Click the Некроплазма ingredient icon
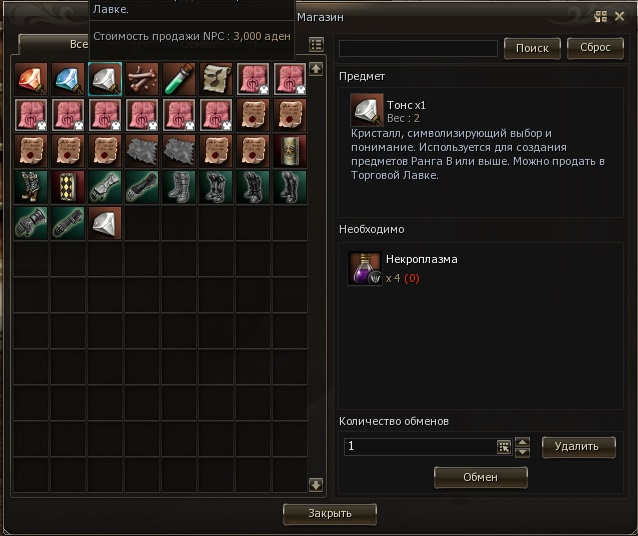 (364, 268)
